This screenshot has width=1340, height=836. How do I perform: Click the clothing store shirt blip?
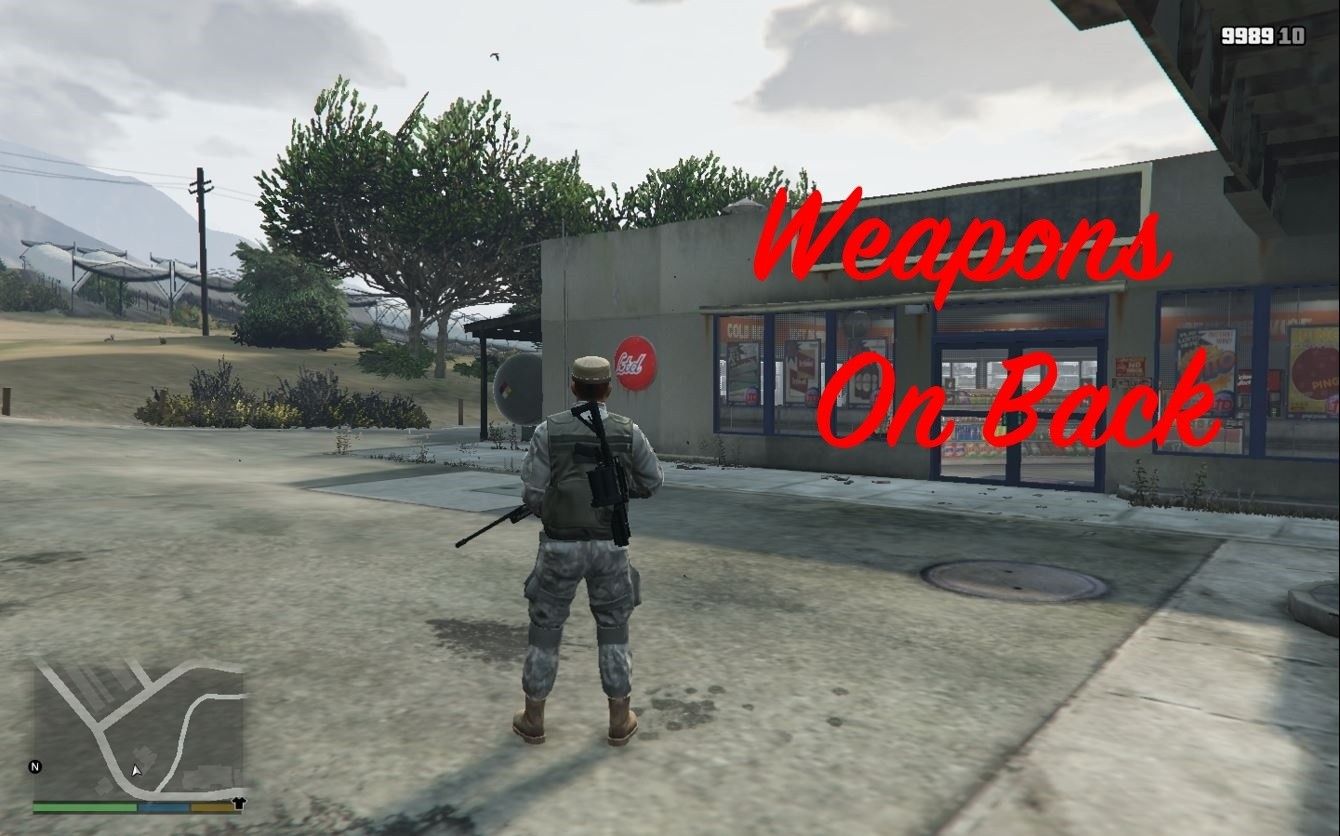[x=239, y=802]
